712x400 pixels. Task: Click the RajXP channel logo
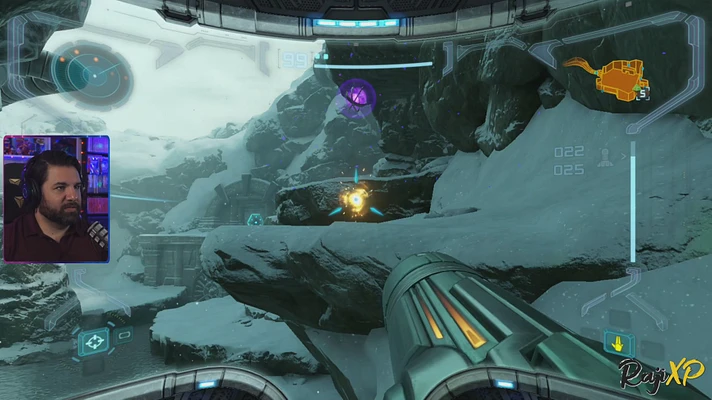pos(663,375)
